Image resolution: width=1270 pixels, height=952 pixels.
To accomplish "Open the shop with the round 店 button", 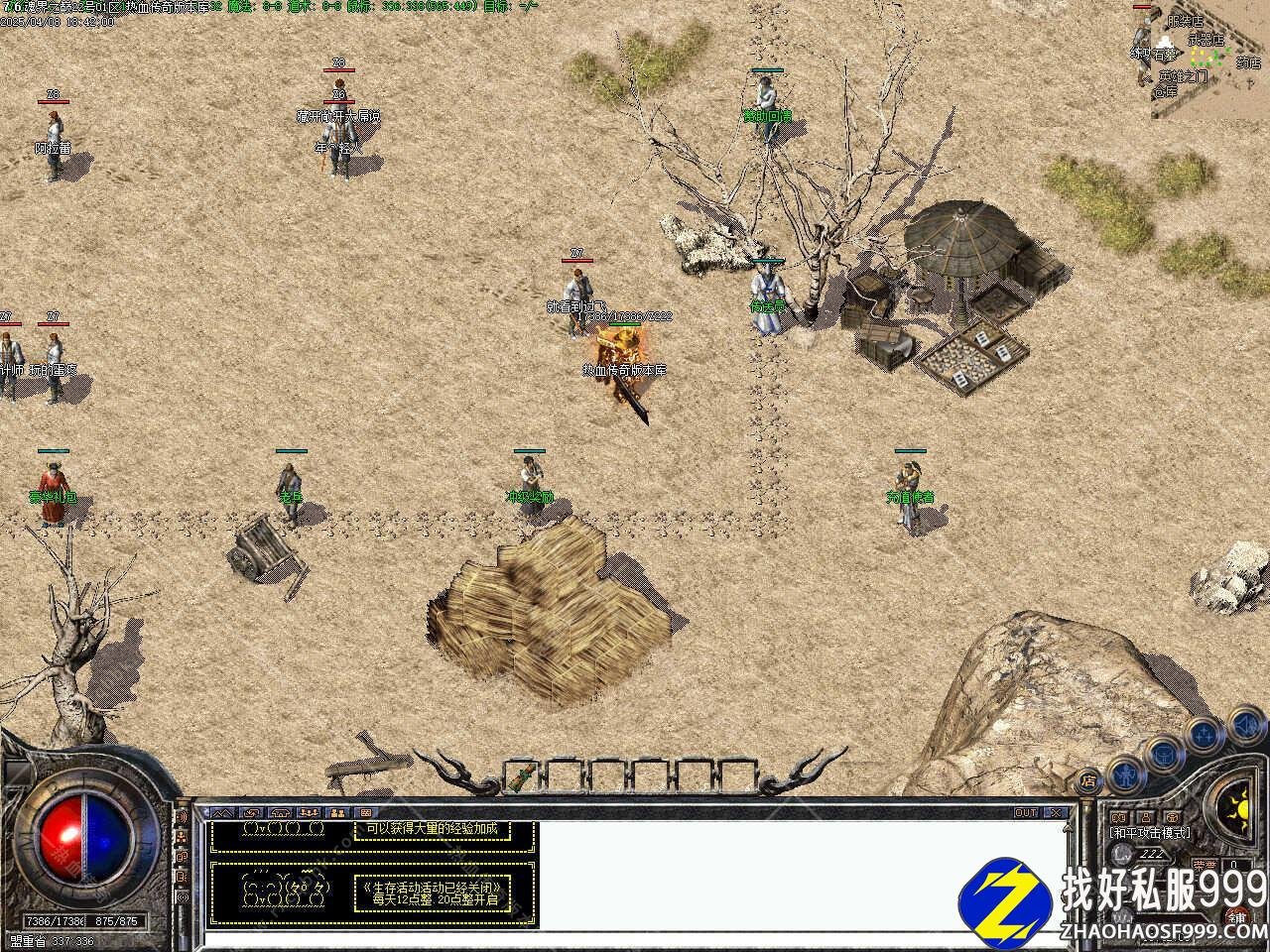I will tap(1088, 780).
